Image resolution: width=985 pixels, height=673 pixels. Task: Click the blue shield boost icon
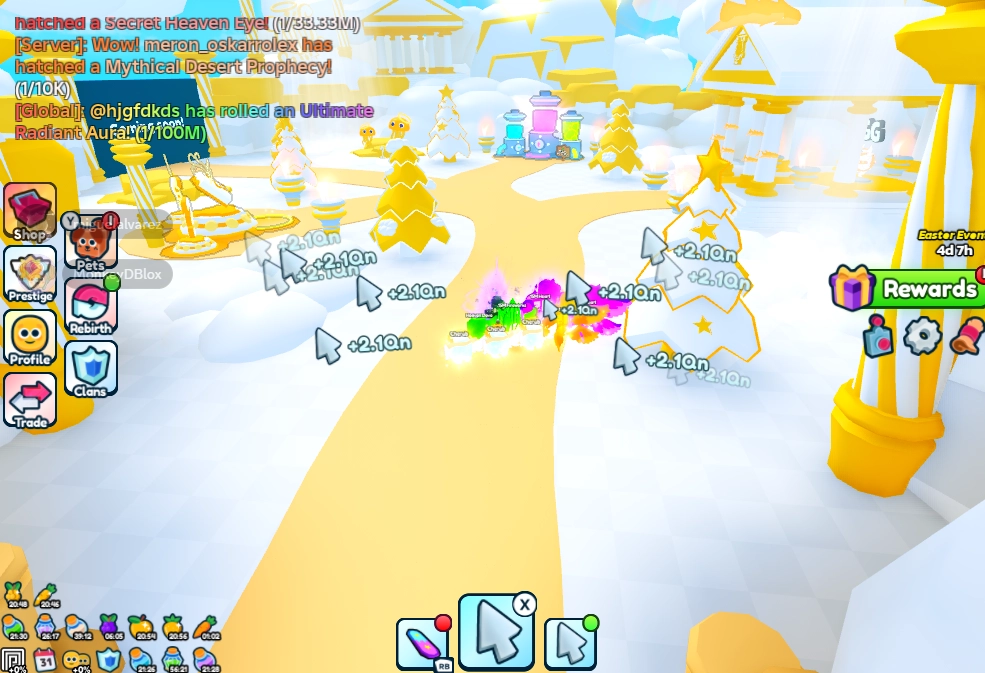tap(108, 659)
